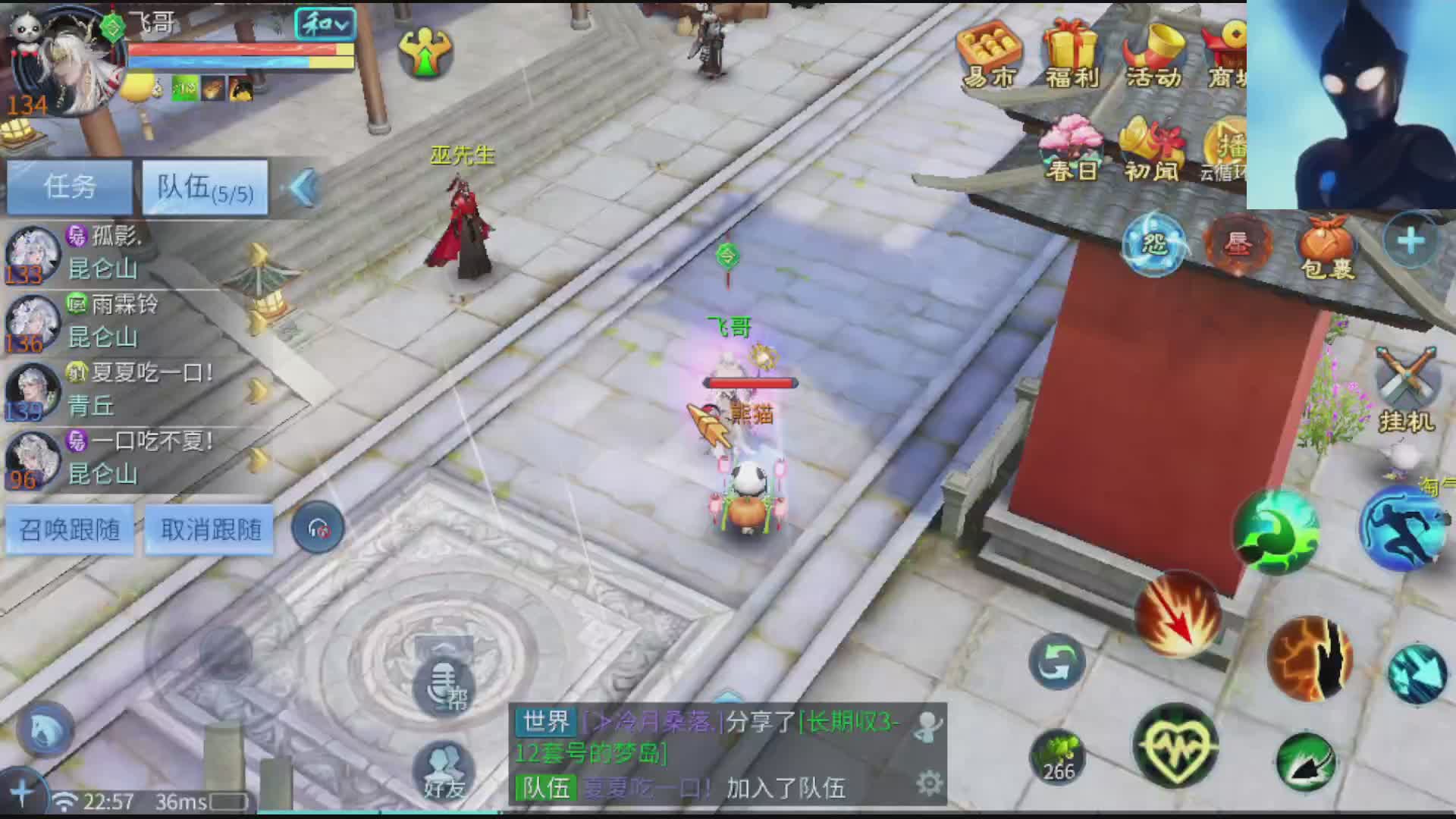Toggle the 怨 blue orb
The image size is (1456, 819).
pos(1153,243)
